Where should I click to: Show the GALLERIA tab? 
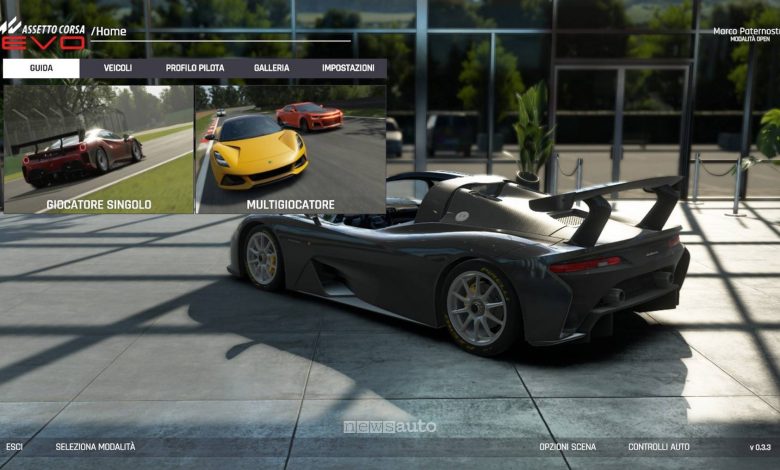pos(271,68)
